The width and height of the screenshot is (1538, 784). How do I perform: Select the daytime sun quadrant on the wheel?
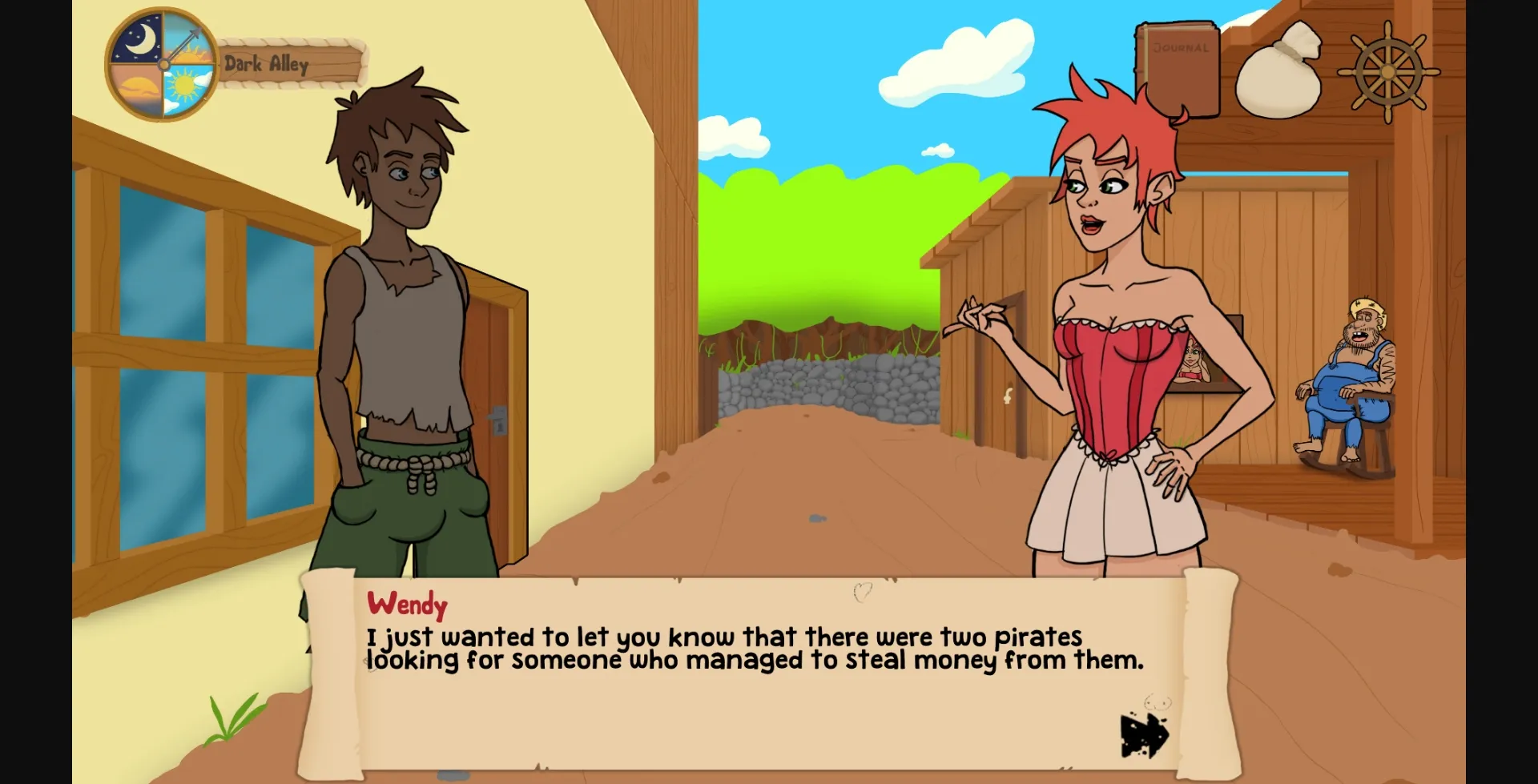(186, 86)
